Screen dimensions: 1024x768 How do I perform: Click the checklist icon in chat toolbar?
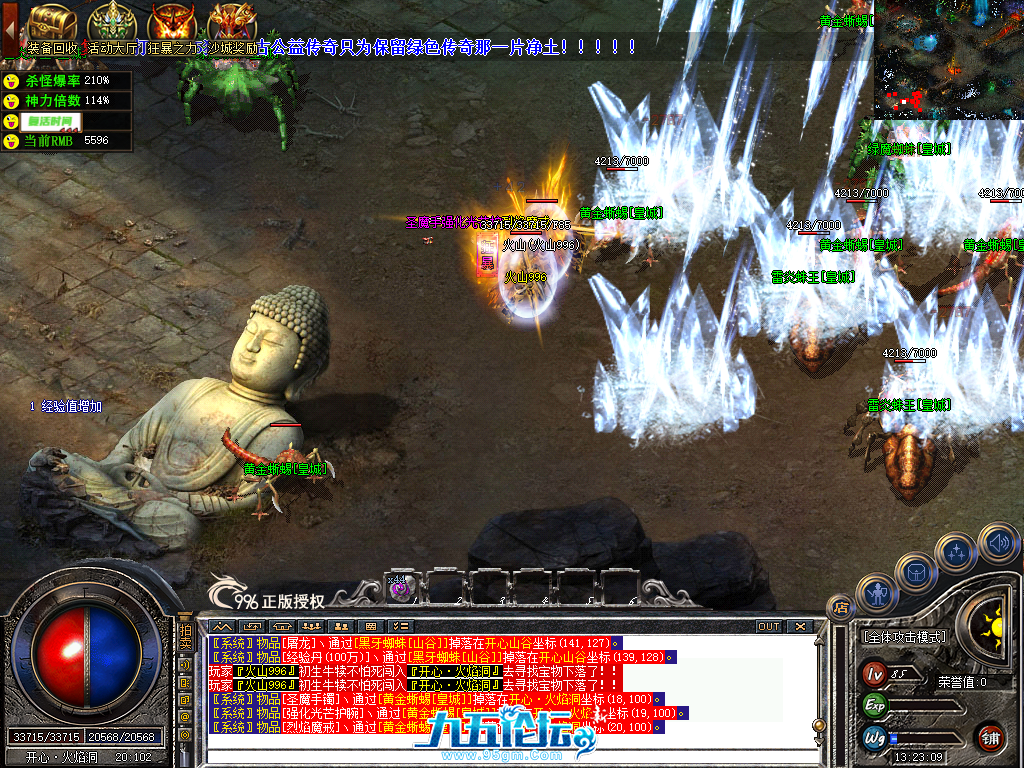click(x=399, y=626)
